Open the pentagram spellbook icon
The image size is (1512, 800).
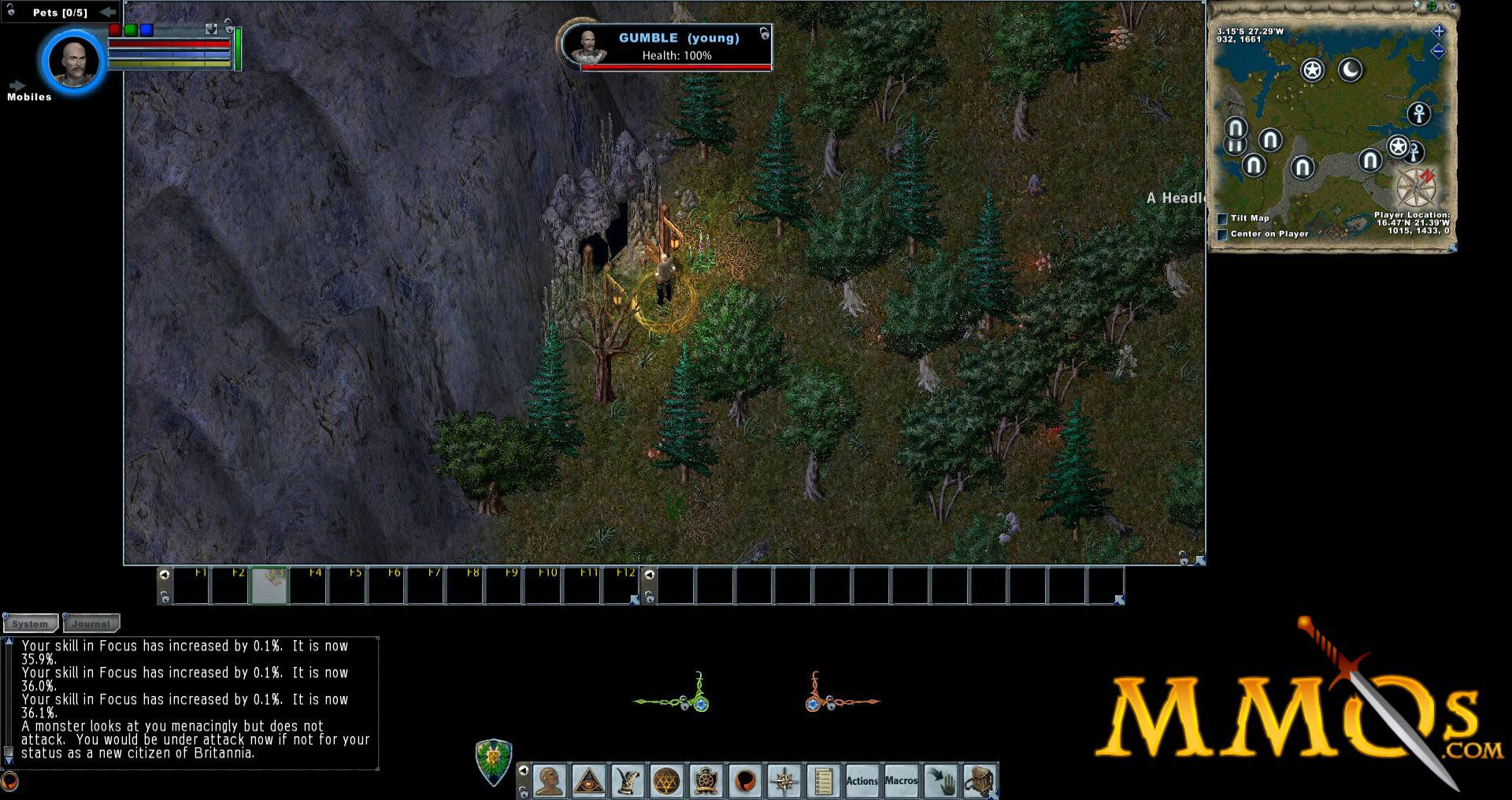click(x=666, y=781)
